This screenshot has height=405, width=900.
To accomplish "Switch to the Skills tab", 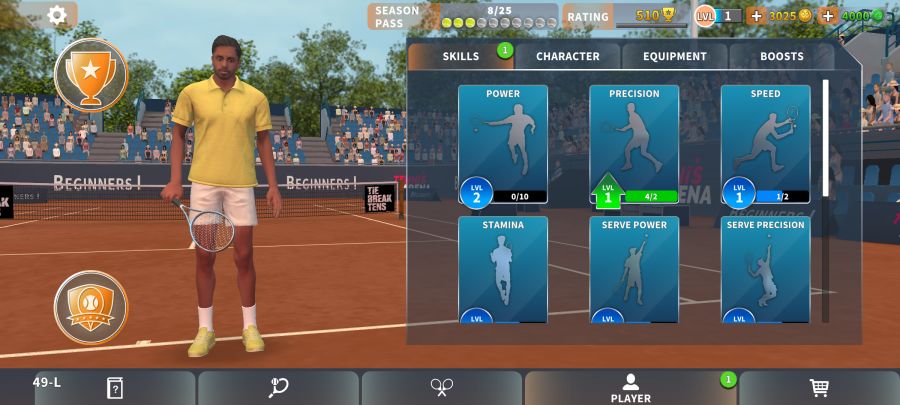I will click(461, 57).
